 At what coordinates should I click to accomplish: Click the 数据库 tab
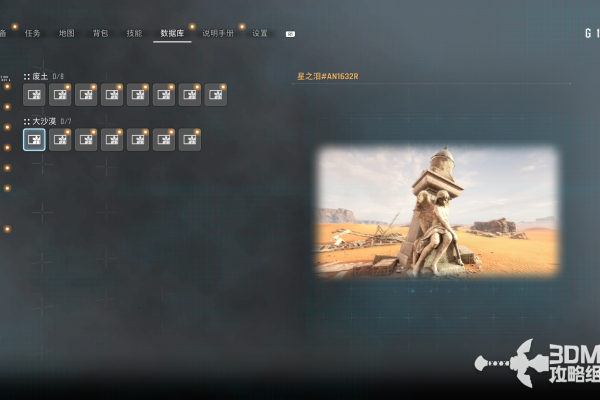coord(172,33)
